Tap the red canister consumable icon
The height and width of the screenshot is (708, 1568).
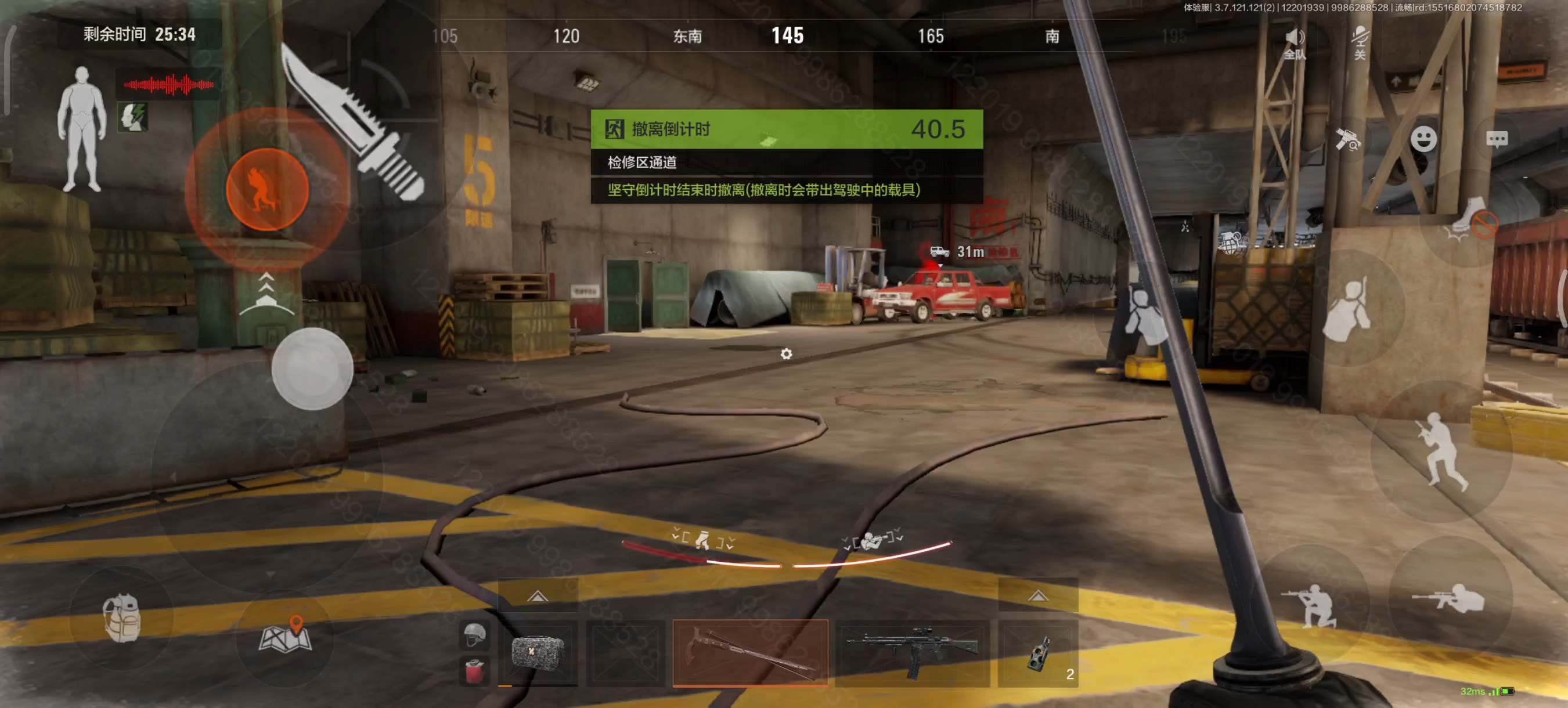coord(475,671)
